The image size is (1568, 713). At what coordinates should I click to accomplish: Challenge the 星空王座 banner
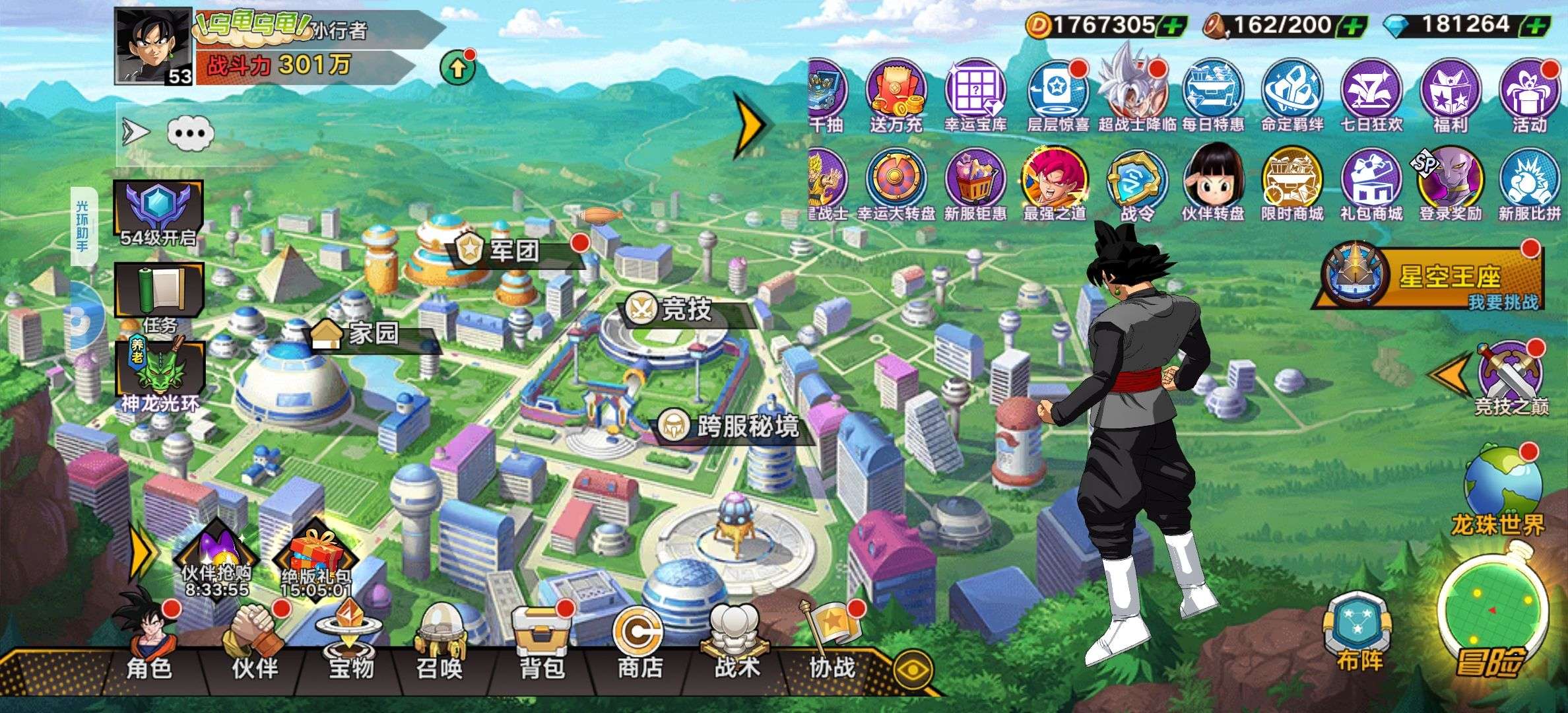(x=1432, y=277)
